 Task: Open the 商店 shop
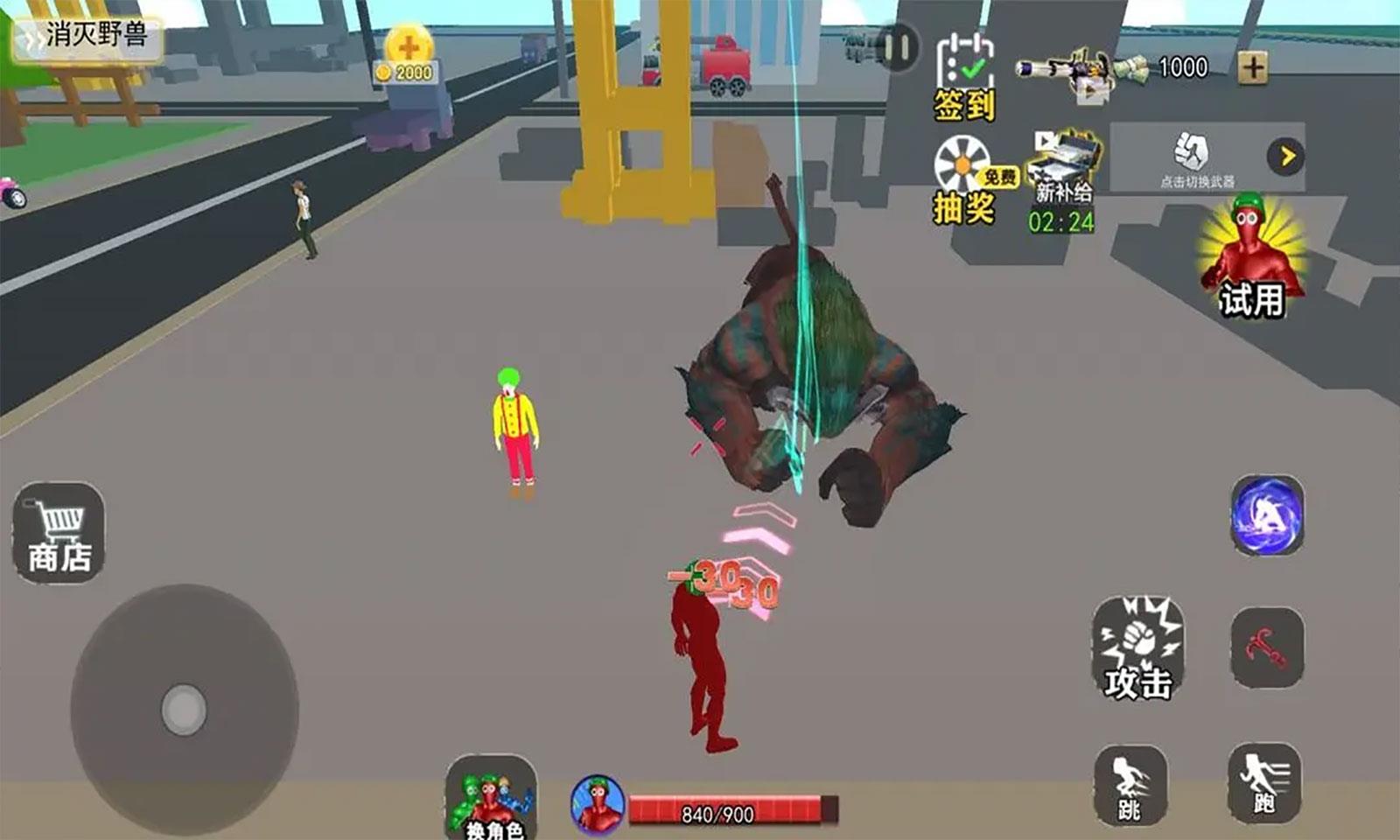pos(59,532)
